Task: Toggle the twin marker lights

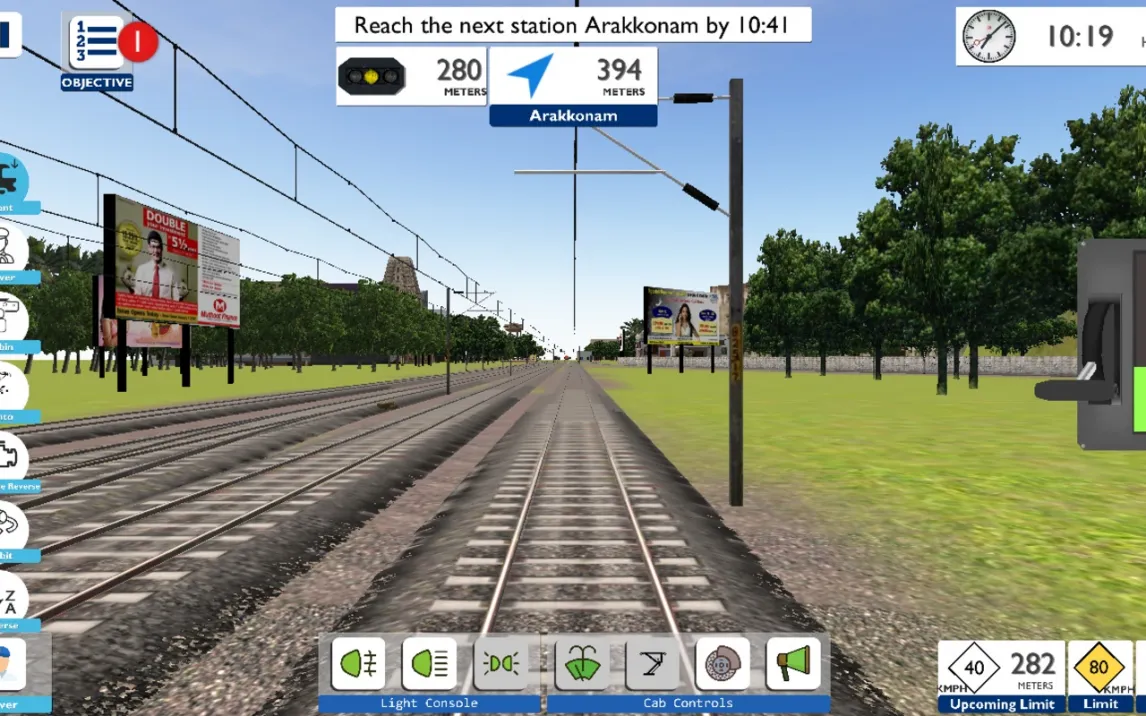Action: click(500, 663)
